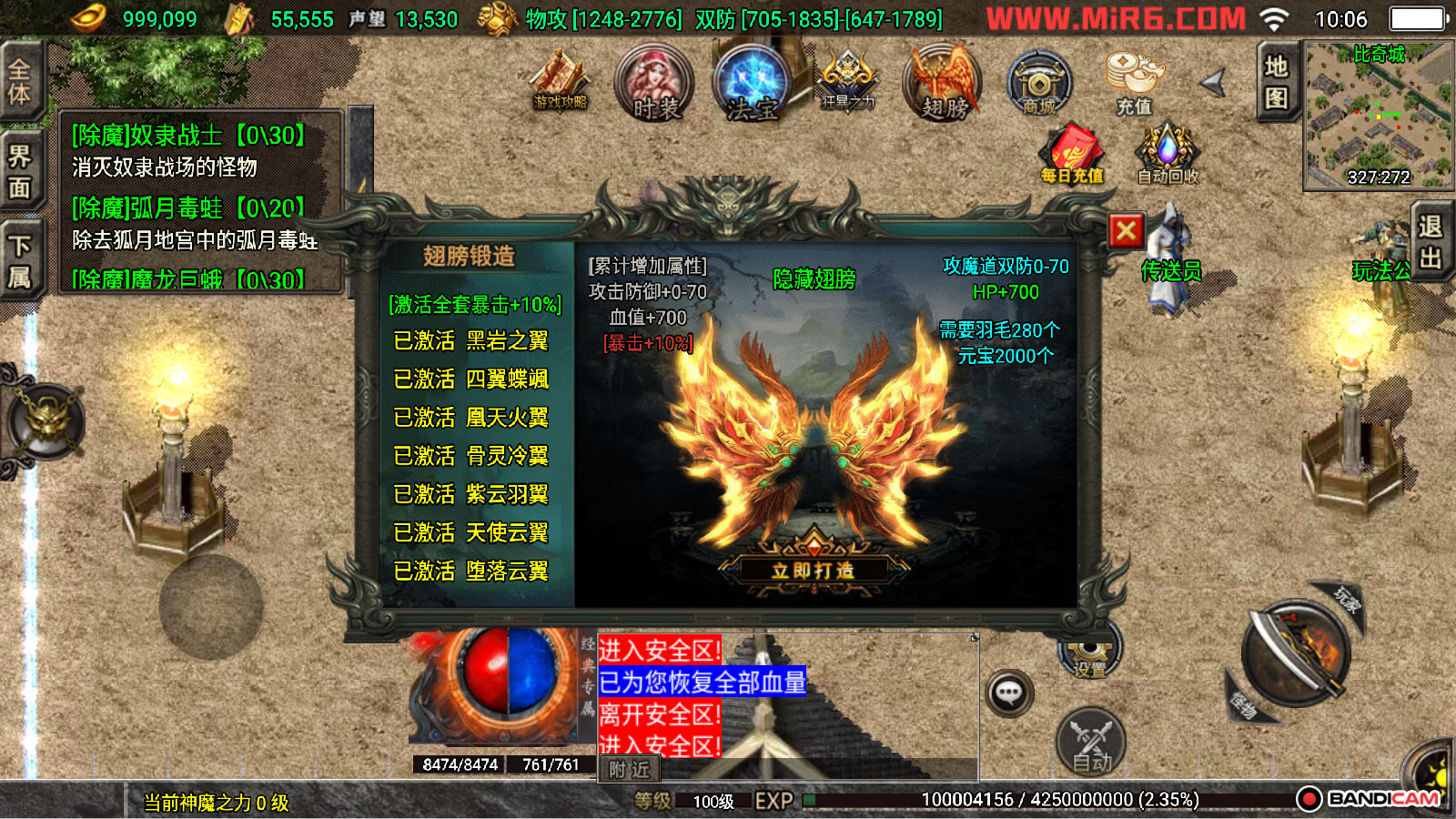Open the 每日充值 daily recharge reward
Screen dimensions: 1456x819
[x=1072, y=155]
